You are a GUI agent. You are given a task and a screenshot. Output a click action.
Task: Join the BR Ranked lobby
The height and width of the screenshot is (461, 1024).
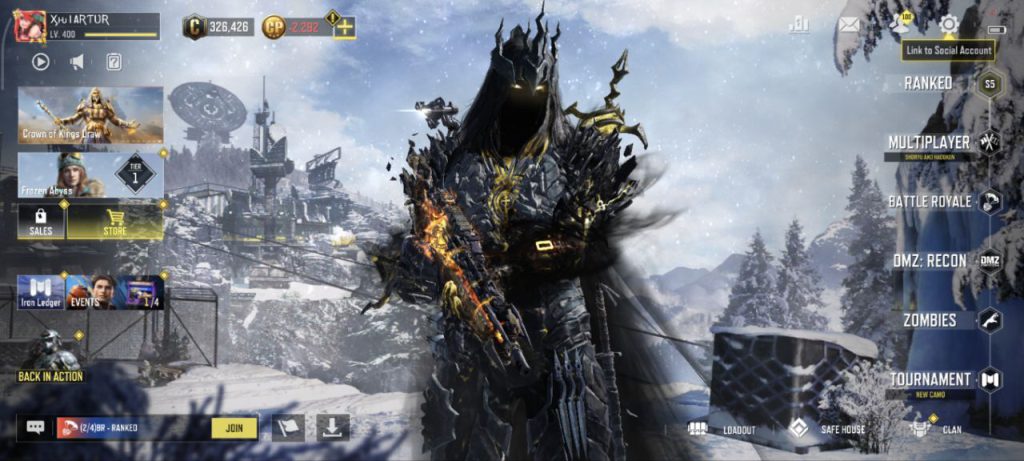[235, 428]
